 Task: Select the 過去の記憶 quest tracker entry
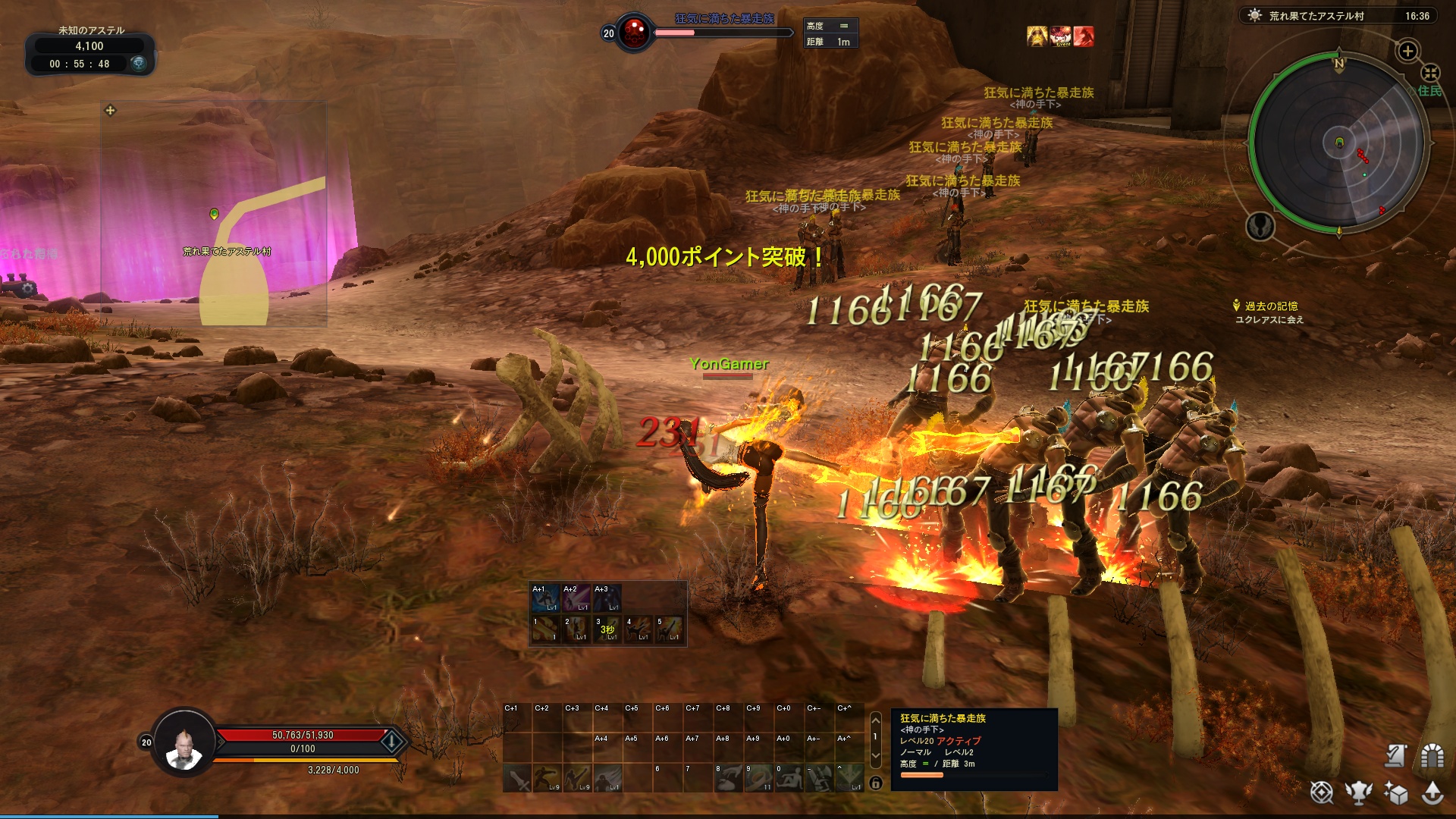coord(1271,306)
